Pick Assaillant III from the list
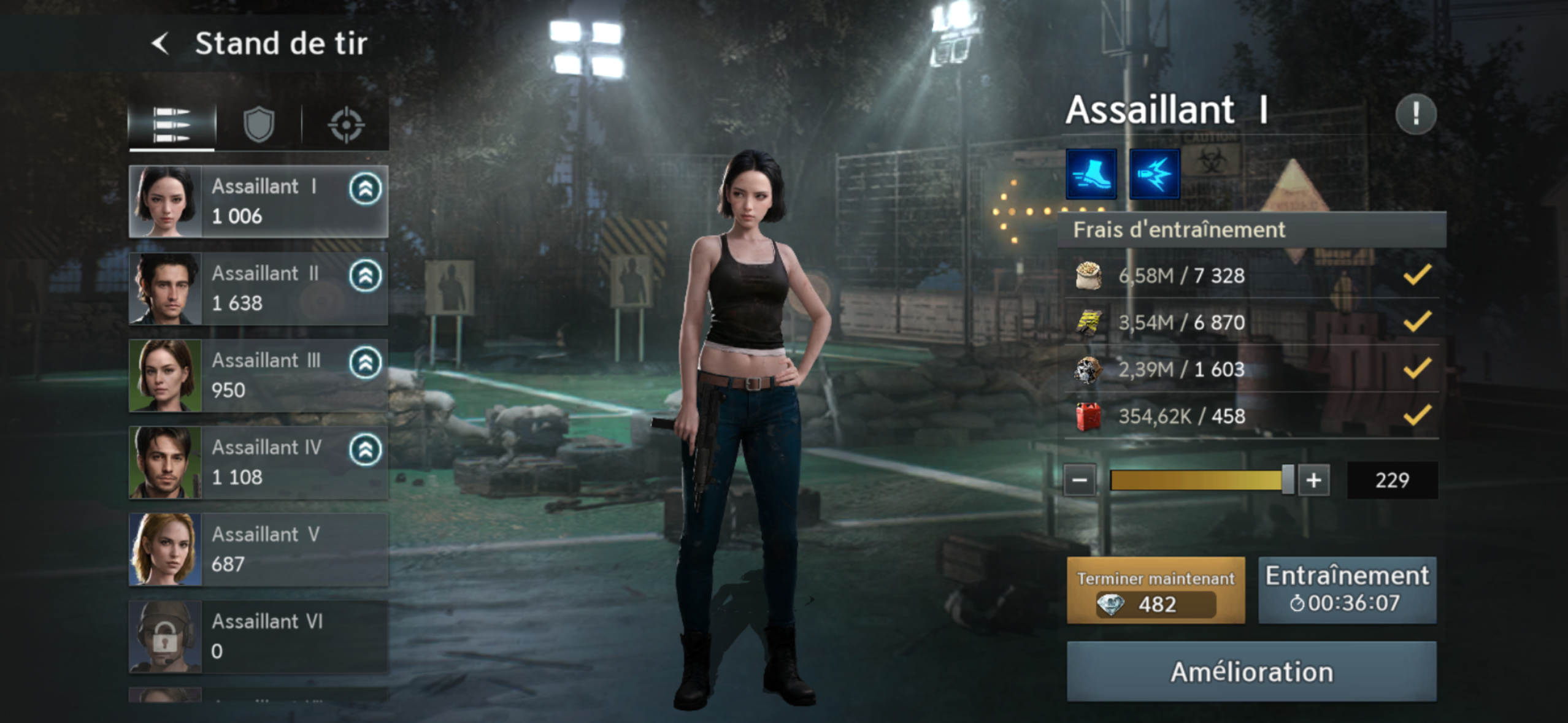 coord(258,375)
